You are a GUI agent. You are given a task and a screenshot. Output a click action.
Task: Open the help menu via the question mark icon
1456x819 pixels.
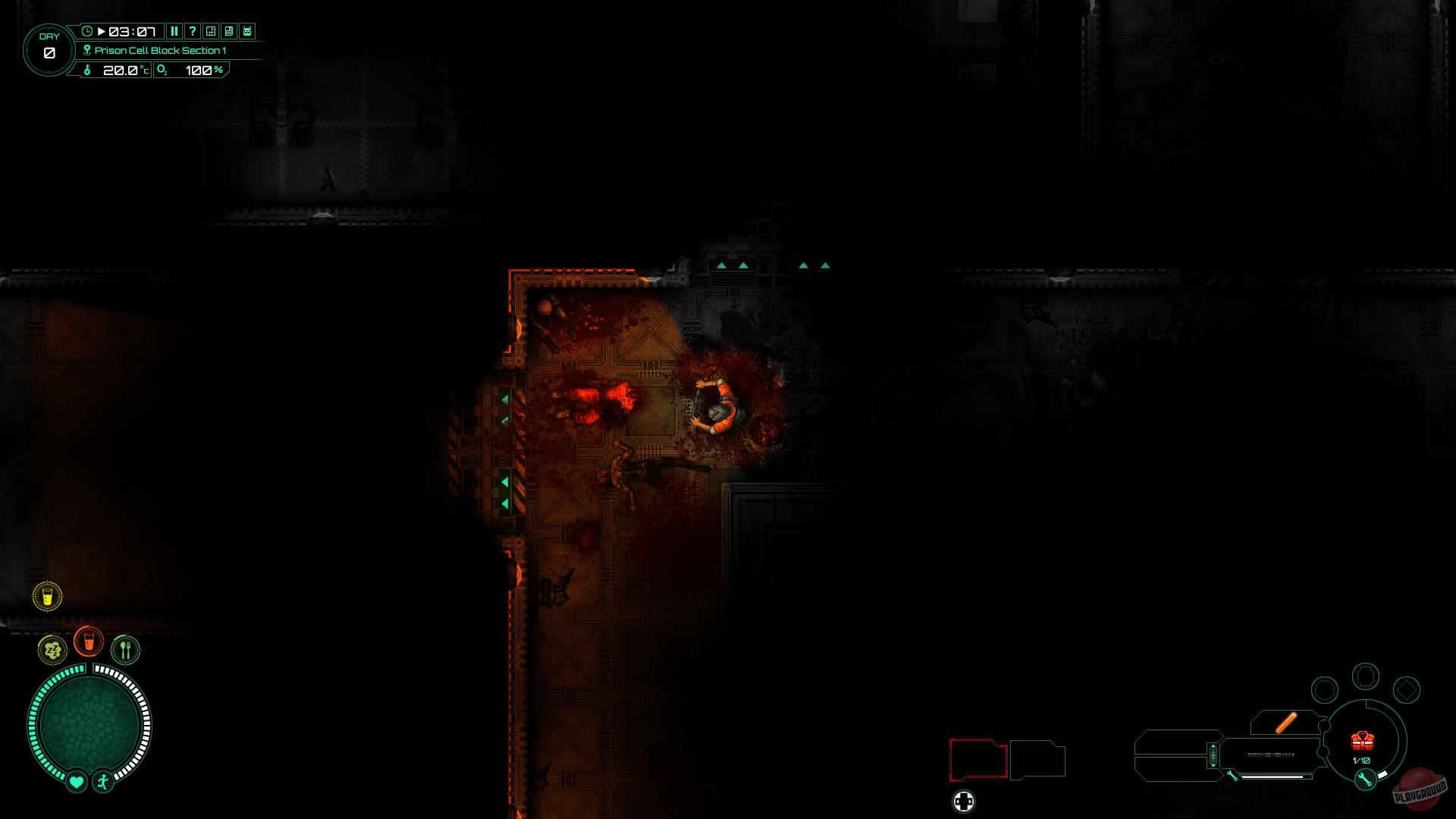[x=193, y=31]
